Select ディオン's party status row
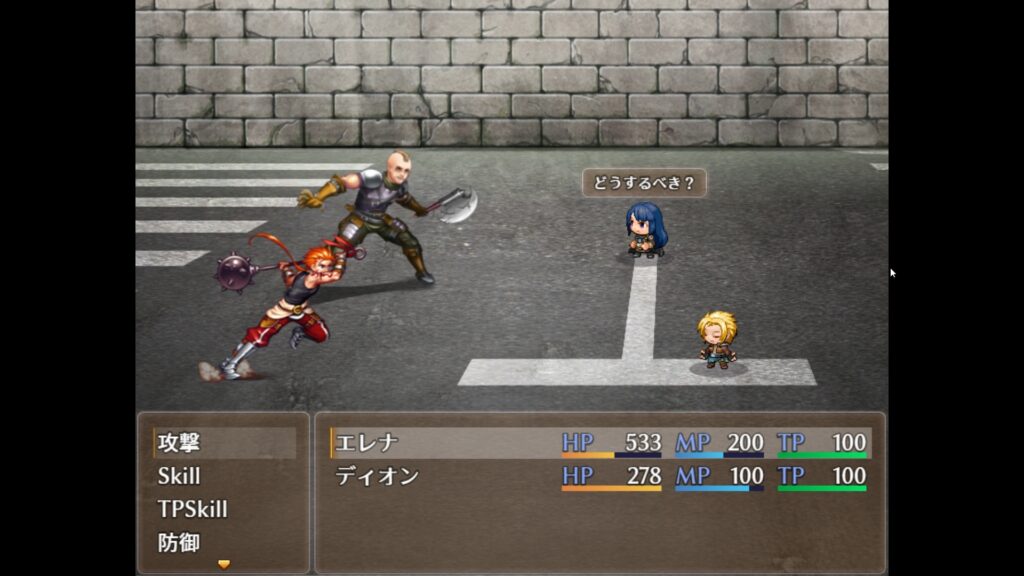The height and width of the screenshot is (576, 1024). (600, 476)
